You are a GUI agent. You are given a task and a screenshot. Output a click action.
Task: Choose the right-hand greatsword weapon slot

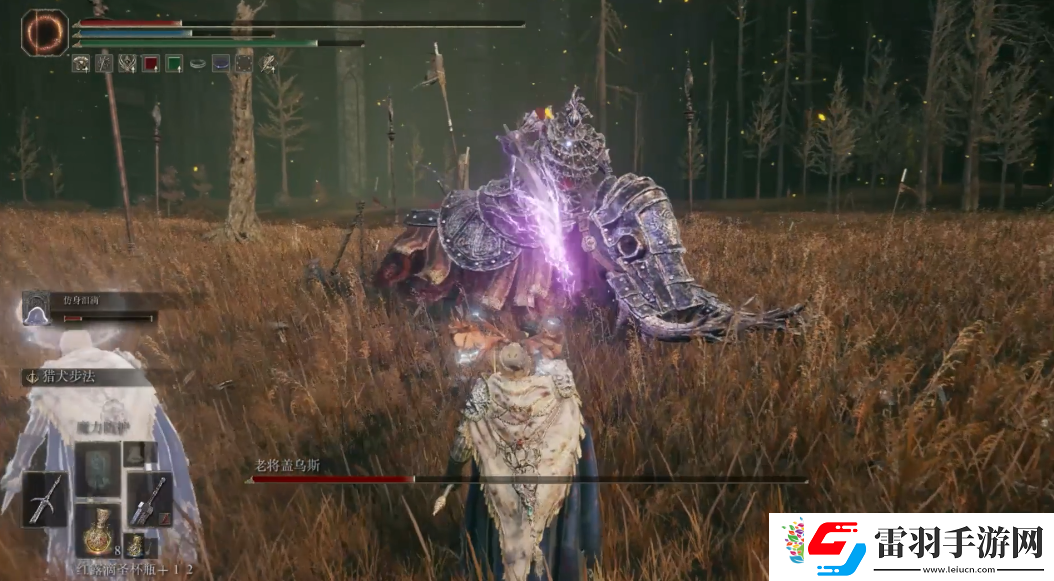[151, 499]
